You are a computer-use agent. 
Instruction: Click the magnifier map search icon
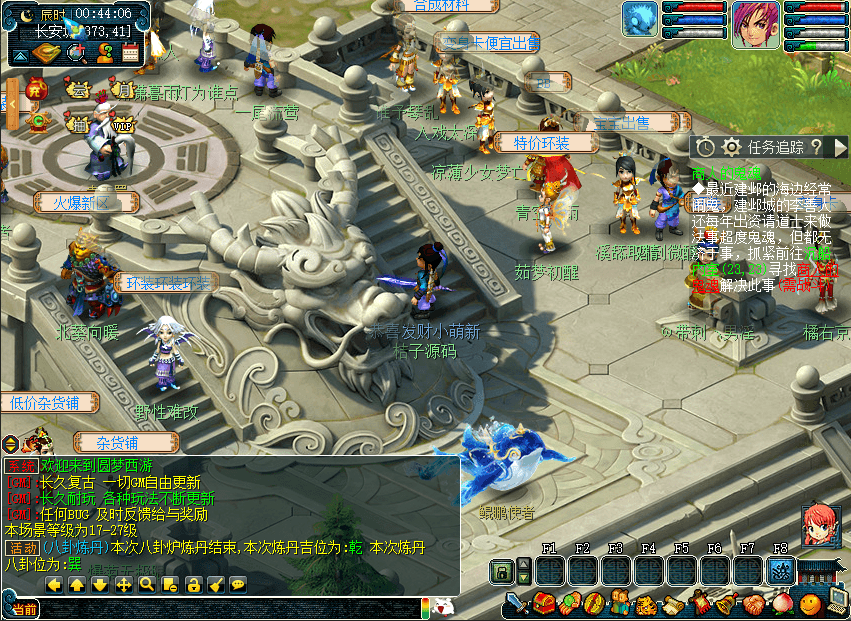point(75,53)
